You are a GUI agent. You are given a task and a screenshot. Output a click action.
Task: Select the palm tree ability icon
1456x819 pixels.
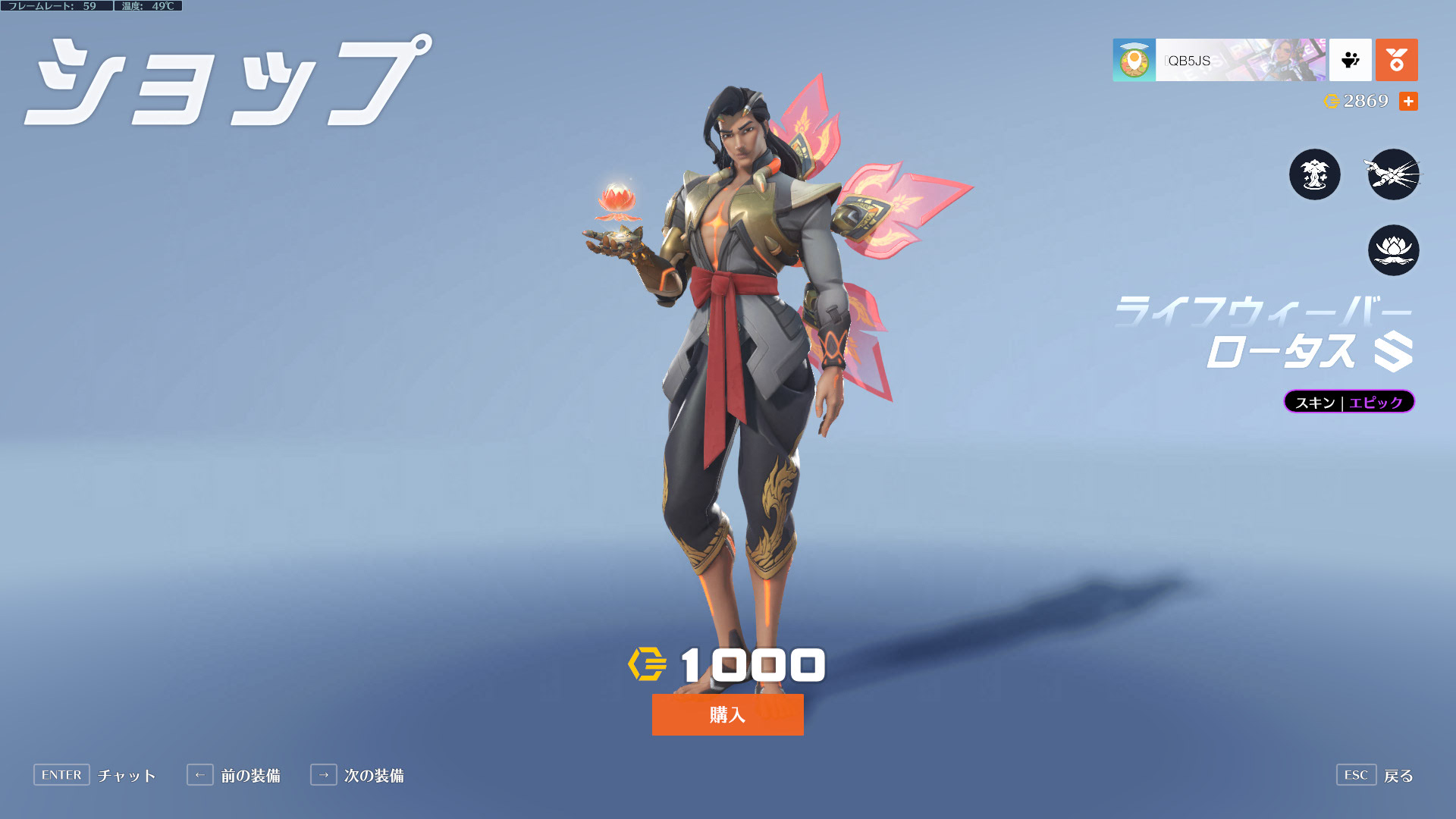pos(1314,174)
